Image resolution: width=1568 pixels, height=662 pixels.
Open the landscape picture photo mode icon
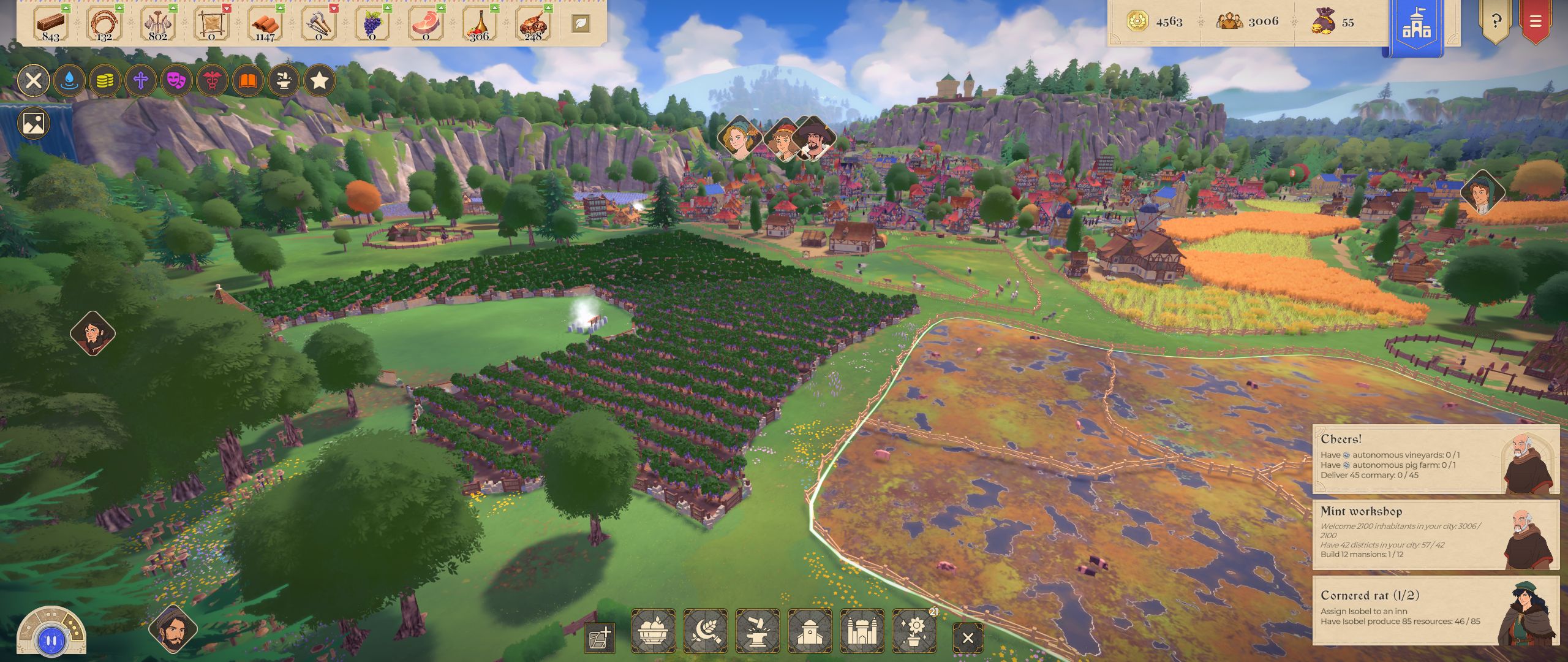pyautogui.click(x=34, y=123)
